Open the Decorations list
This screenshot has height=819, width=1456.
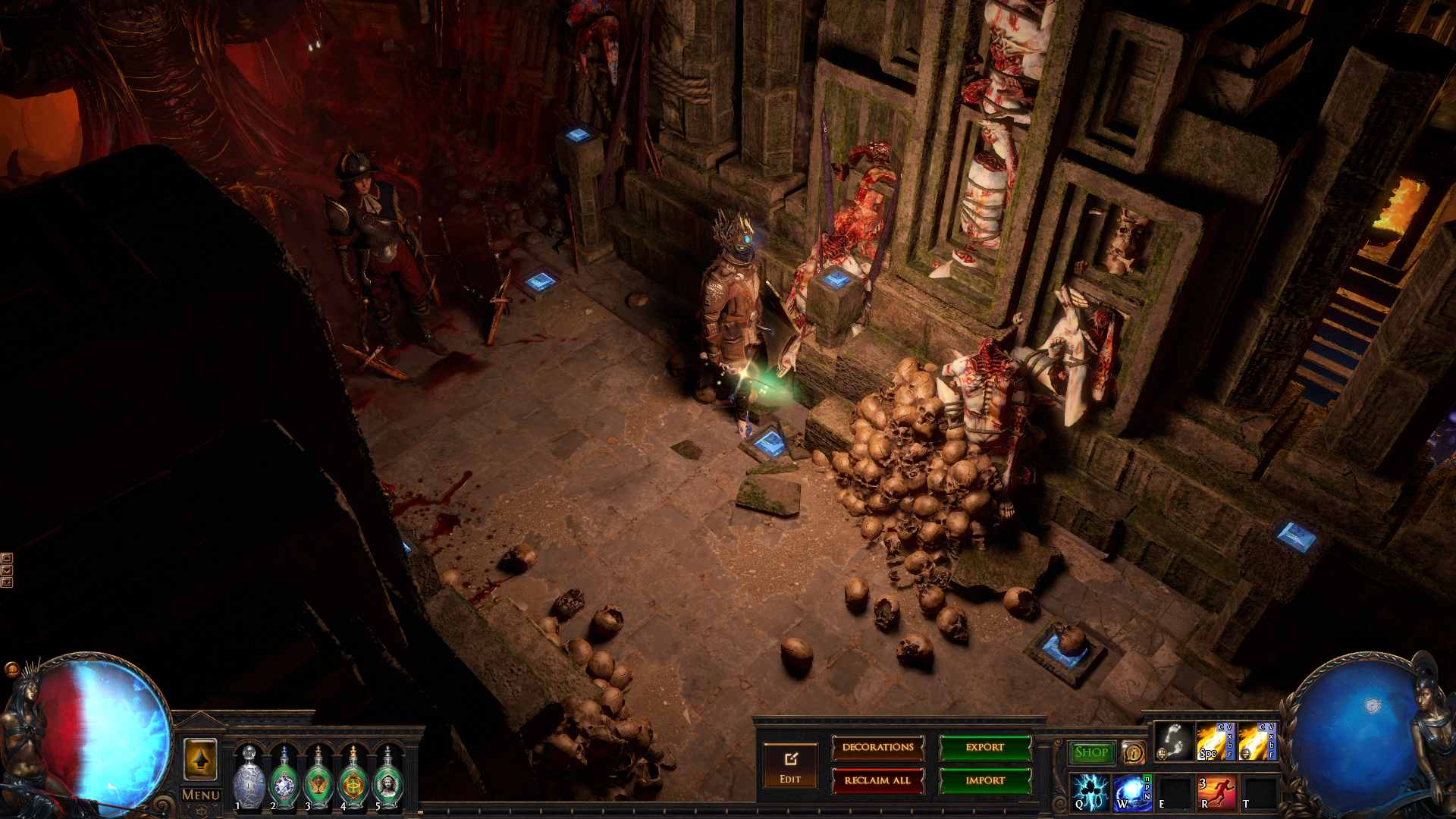coord(877,748)
